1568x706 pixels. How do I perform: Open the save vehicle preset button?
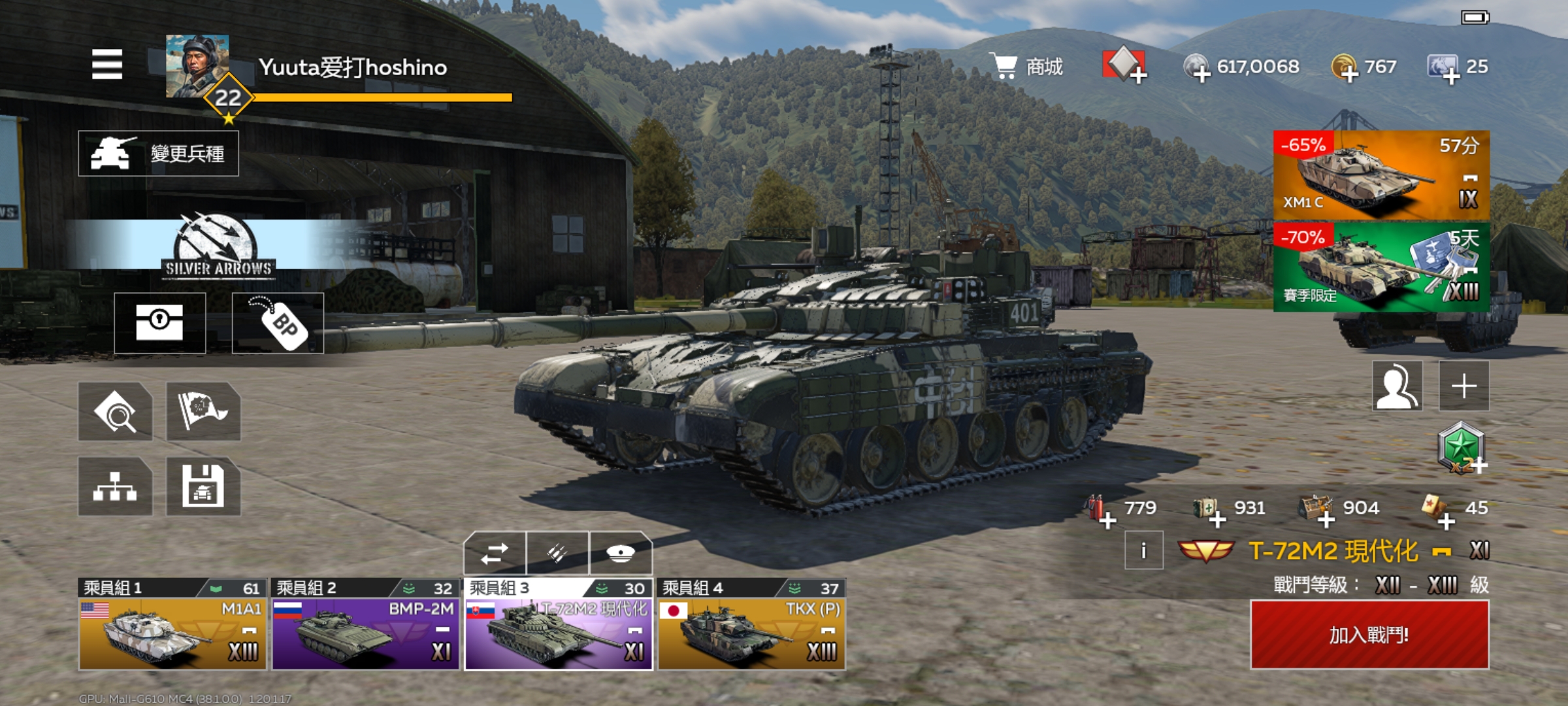pyautogui.click(x=203, y=487)
